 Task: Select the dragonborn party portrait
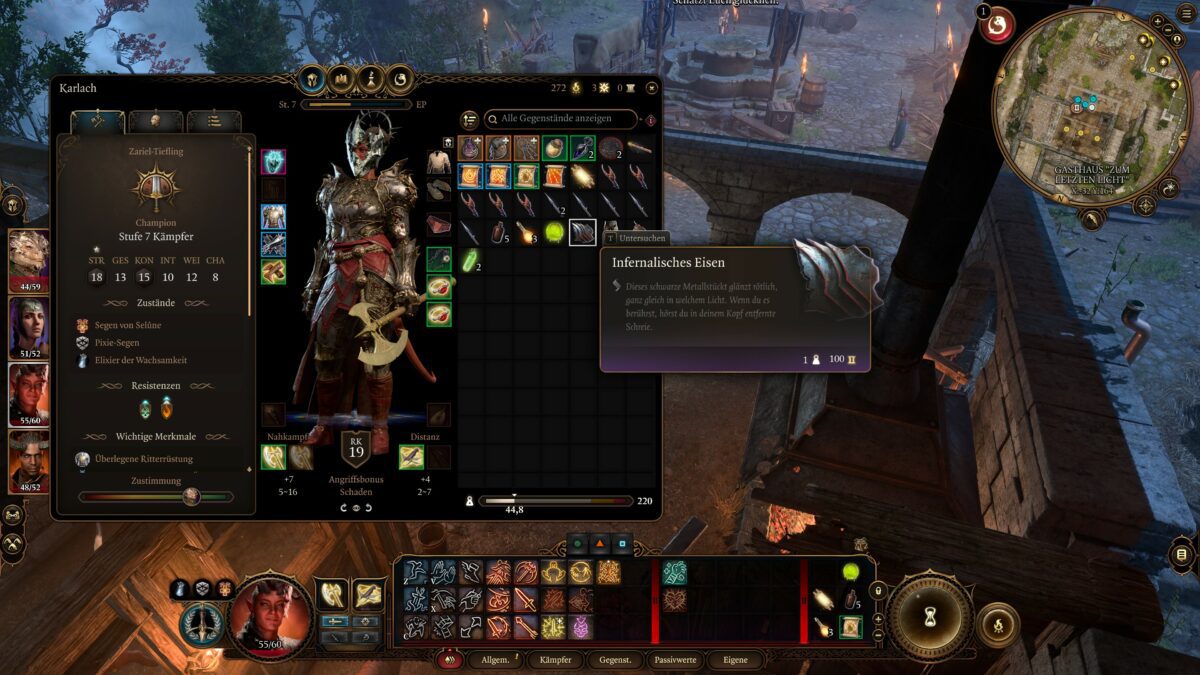click(28, 255)
